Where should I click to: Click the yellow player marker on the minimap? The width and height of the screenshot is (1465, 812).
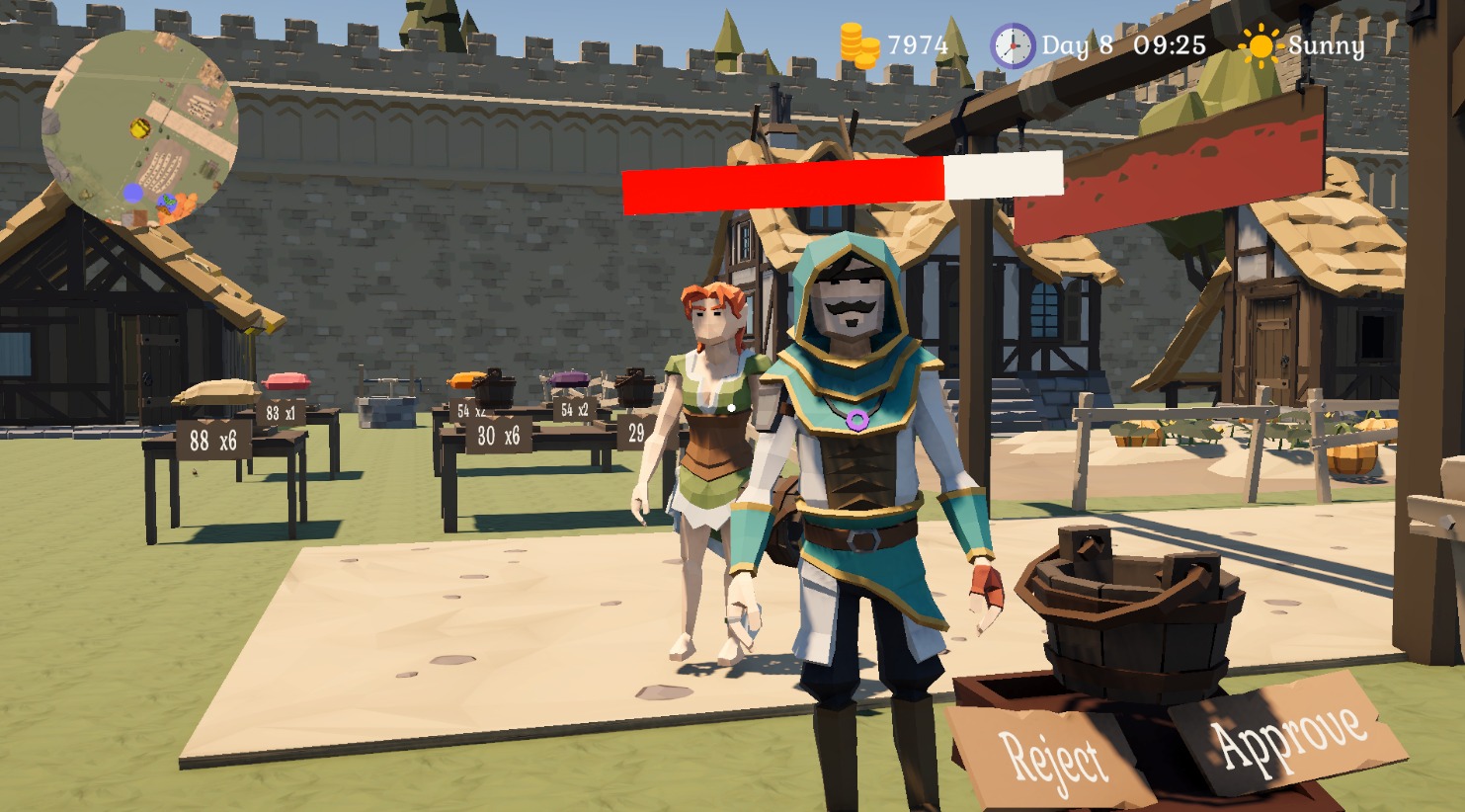(140, 129)
